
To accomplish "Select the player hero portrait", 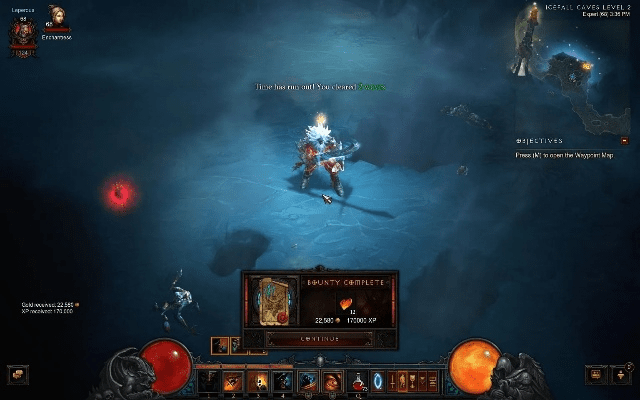I will click(22, 34).
